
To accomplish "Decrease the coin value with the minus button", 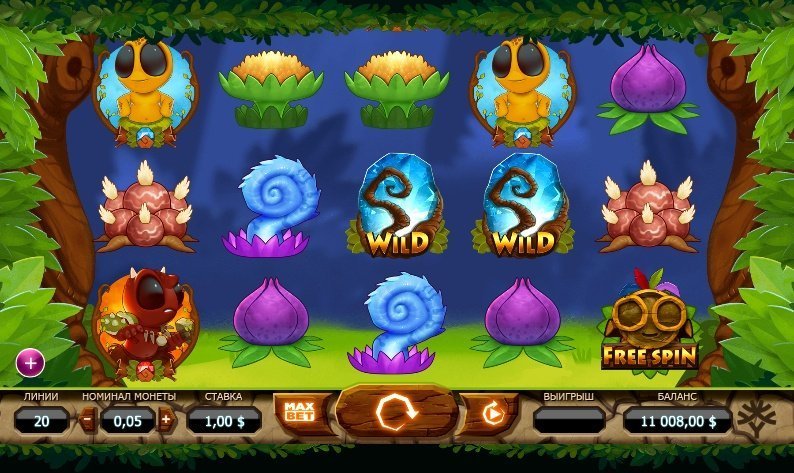I will pos(87,420).
